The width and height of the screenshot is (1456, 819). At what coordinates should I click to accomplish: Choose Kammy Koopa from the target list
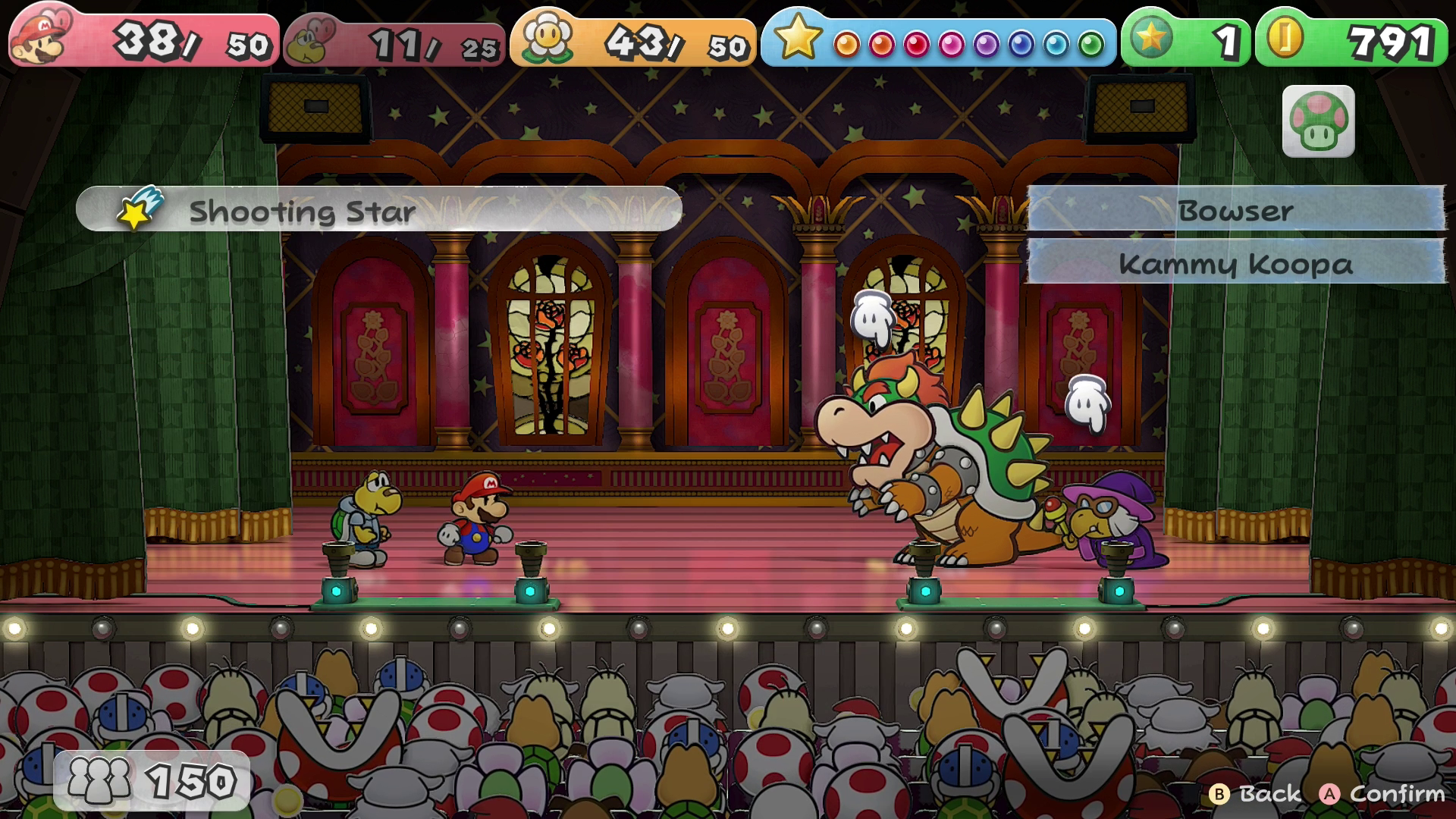(1235, 263)
